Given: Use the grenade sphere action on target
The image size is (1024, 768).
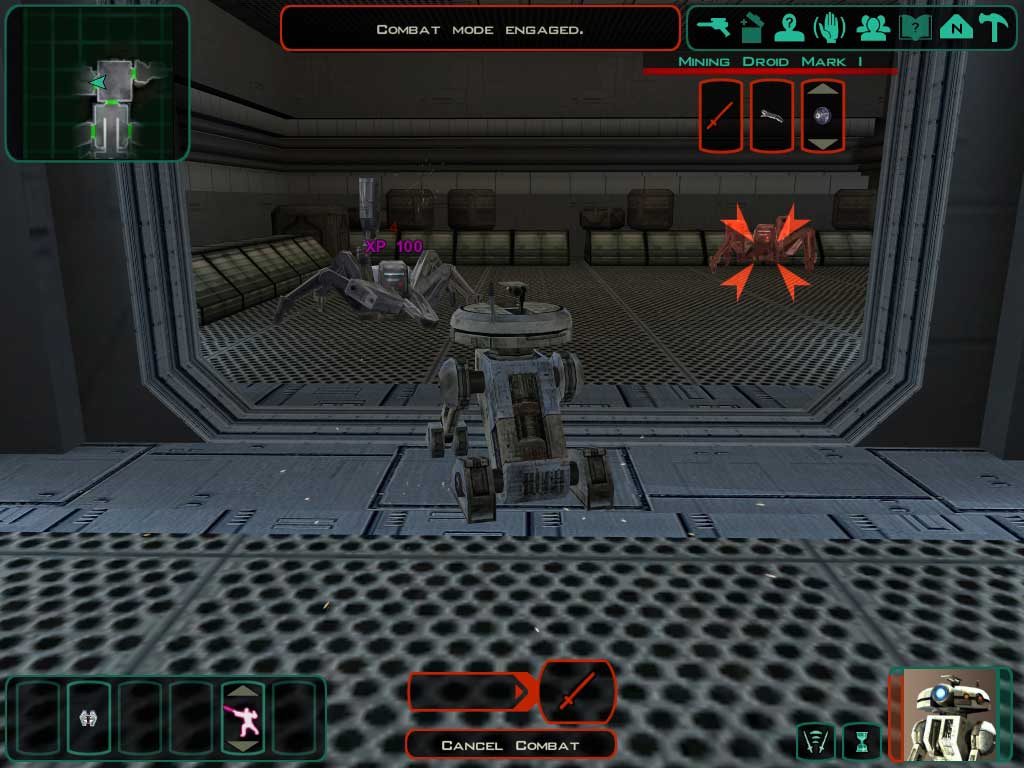Looking at the screenshot, I should pyautogui.click(x=822, y=116).
